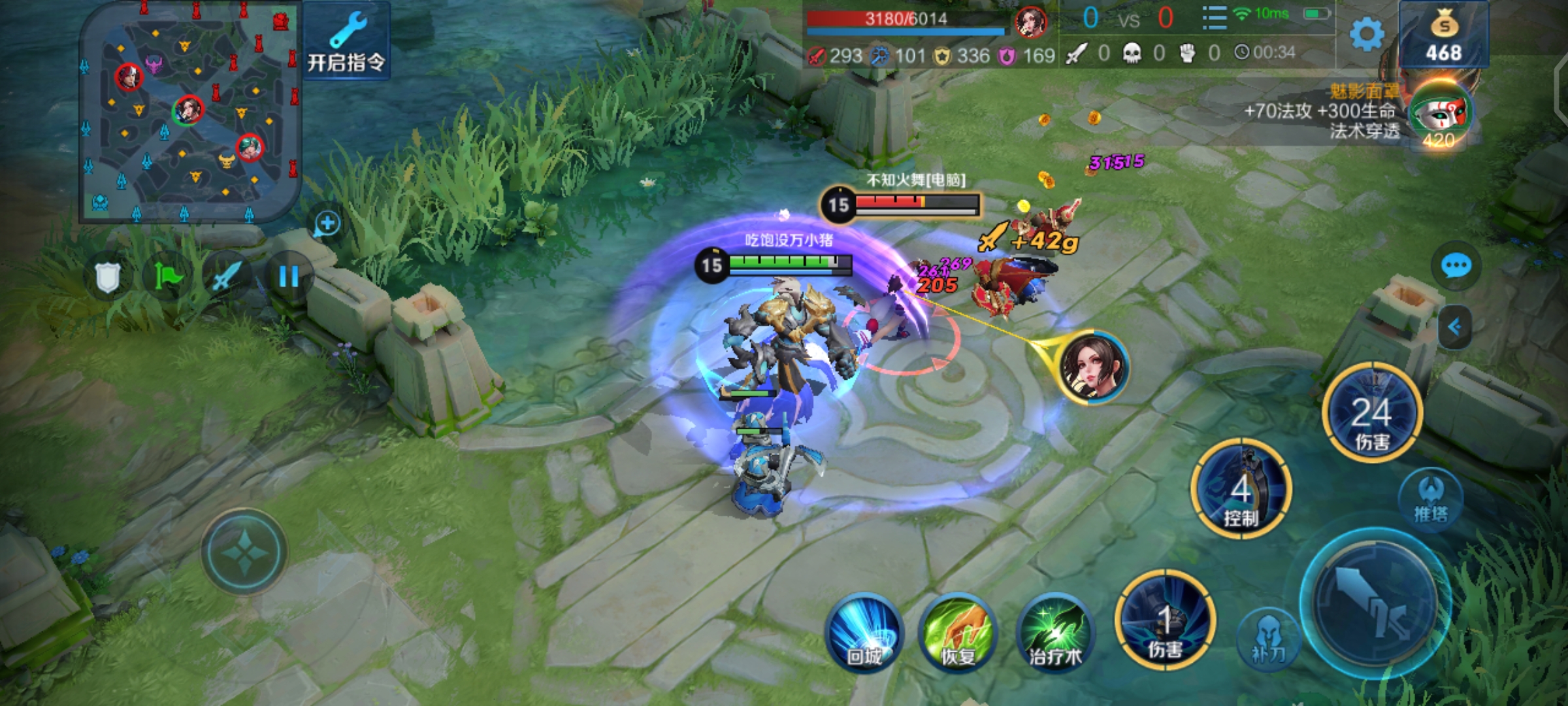Send the shield defend signal
This screenshot has height=706, width=1568.
tap(108, 277)
